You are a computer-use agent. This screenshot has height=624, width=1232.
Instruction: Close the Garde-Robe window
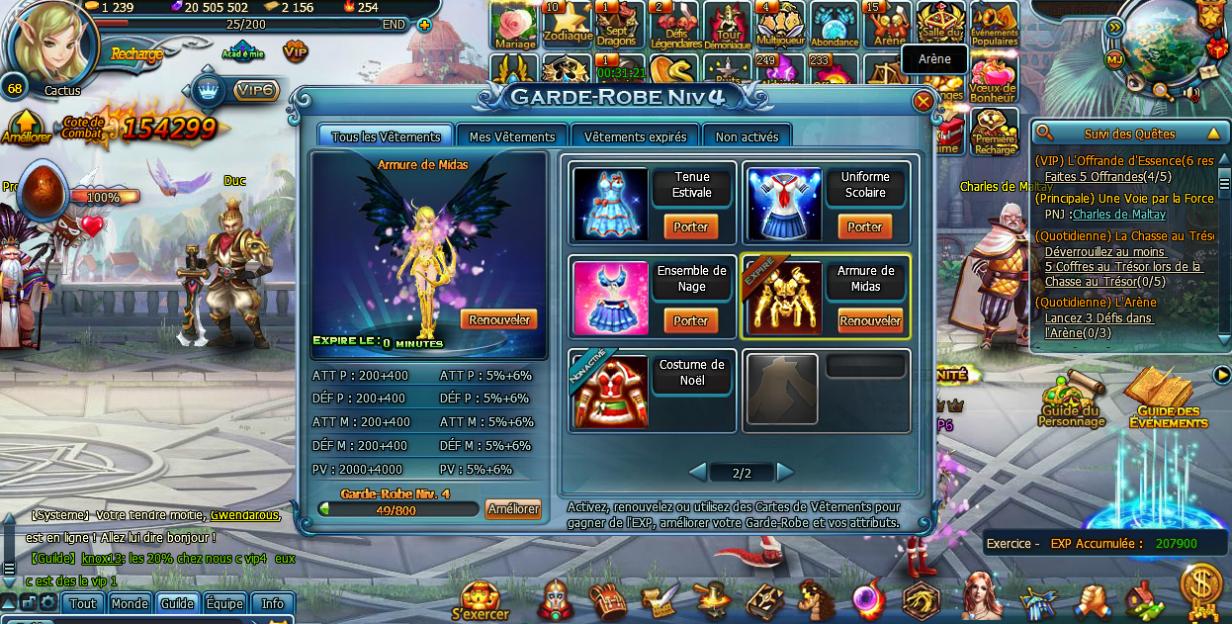pyautogui.click(x=923, y=101)
